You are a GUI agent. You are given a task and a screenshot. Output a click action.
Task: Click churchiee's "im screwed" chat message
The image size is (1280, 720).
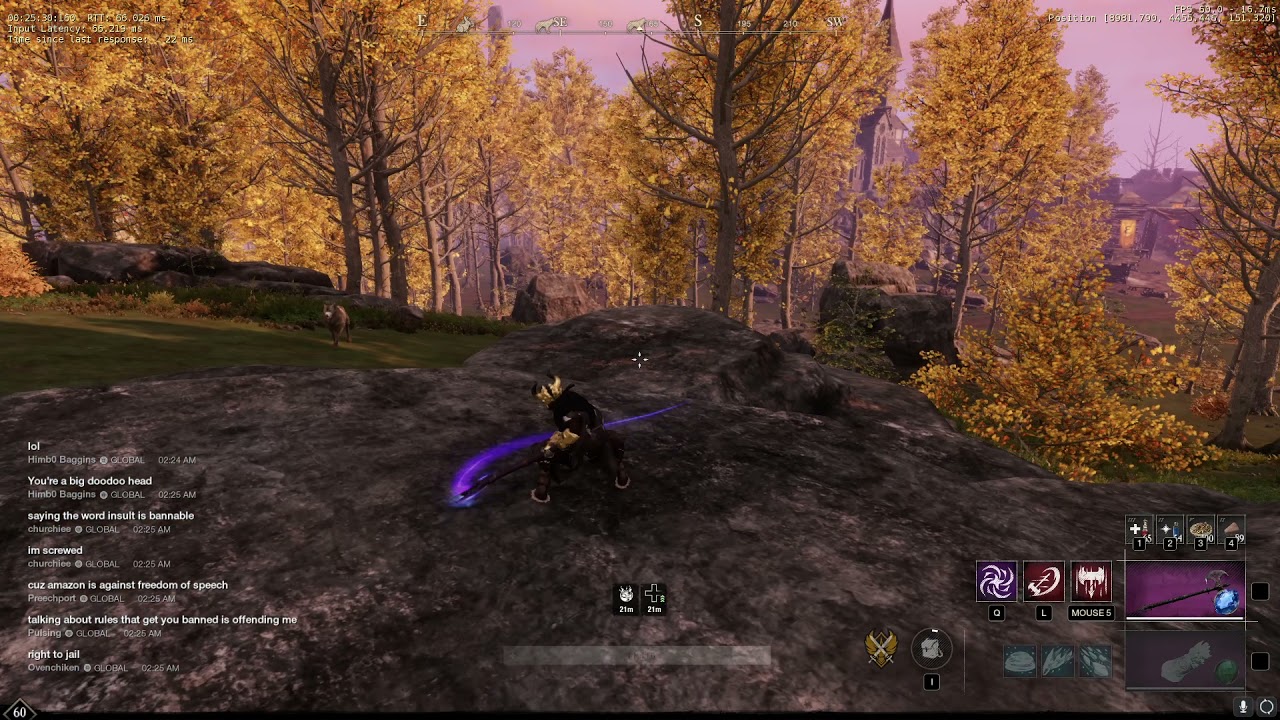[55, 550]
